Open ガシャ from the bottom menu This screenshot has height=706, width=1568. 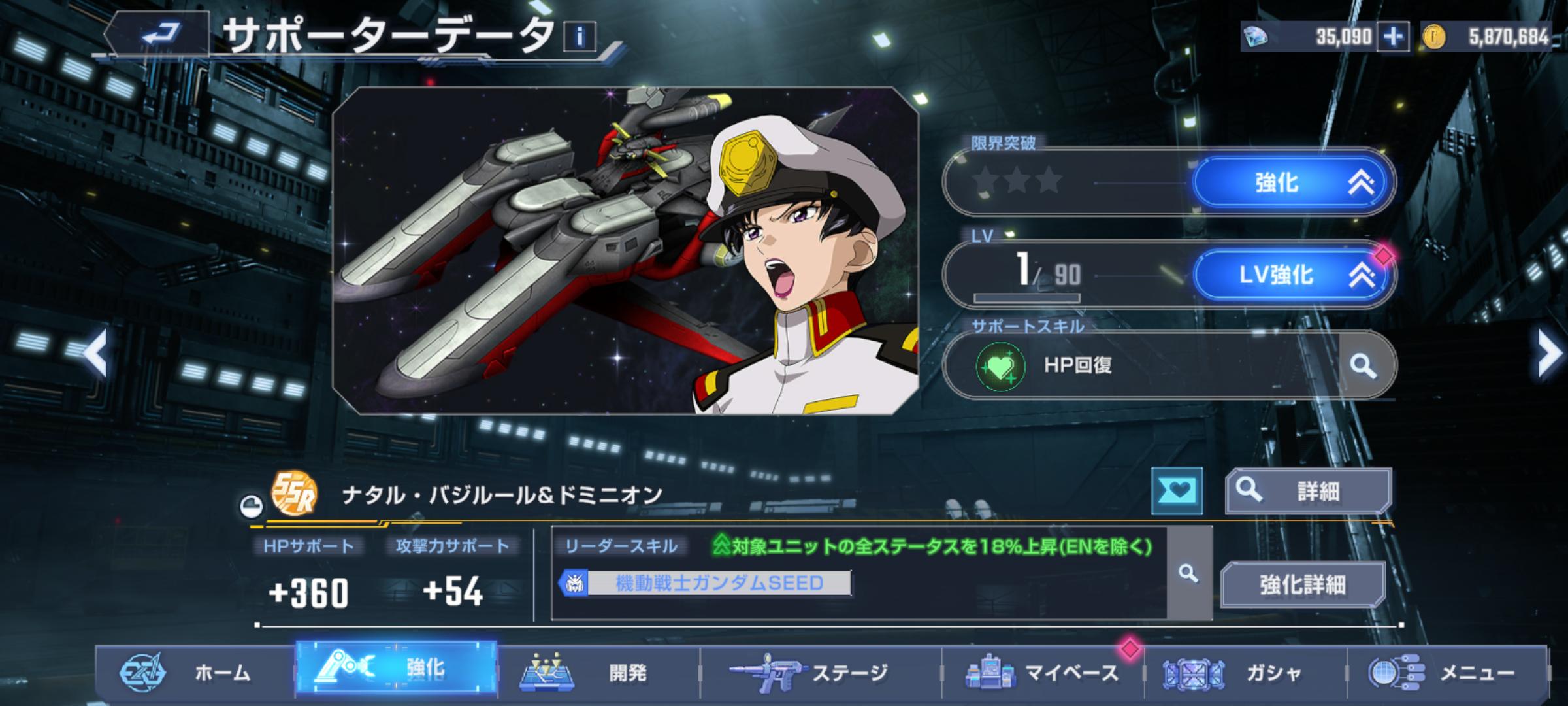pyautogui.click(x=1245, y=672)
